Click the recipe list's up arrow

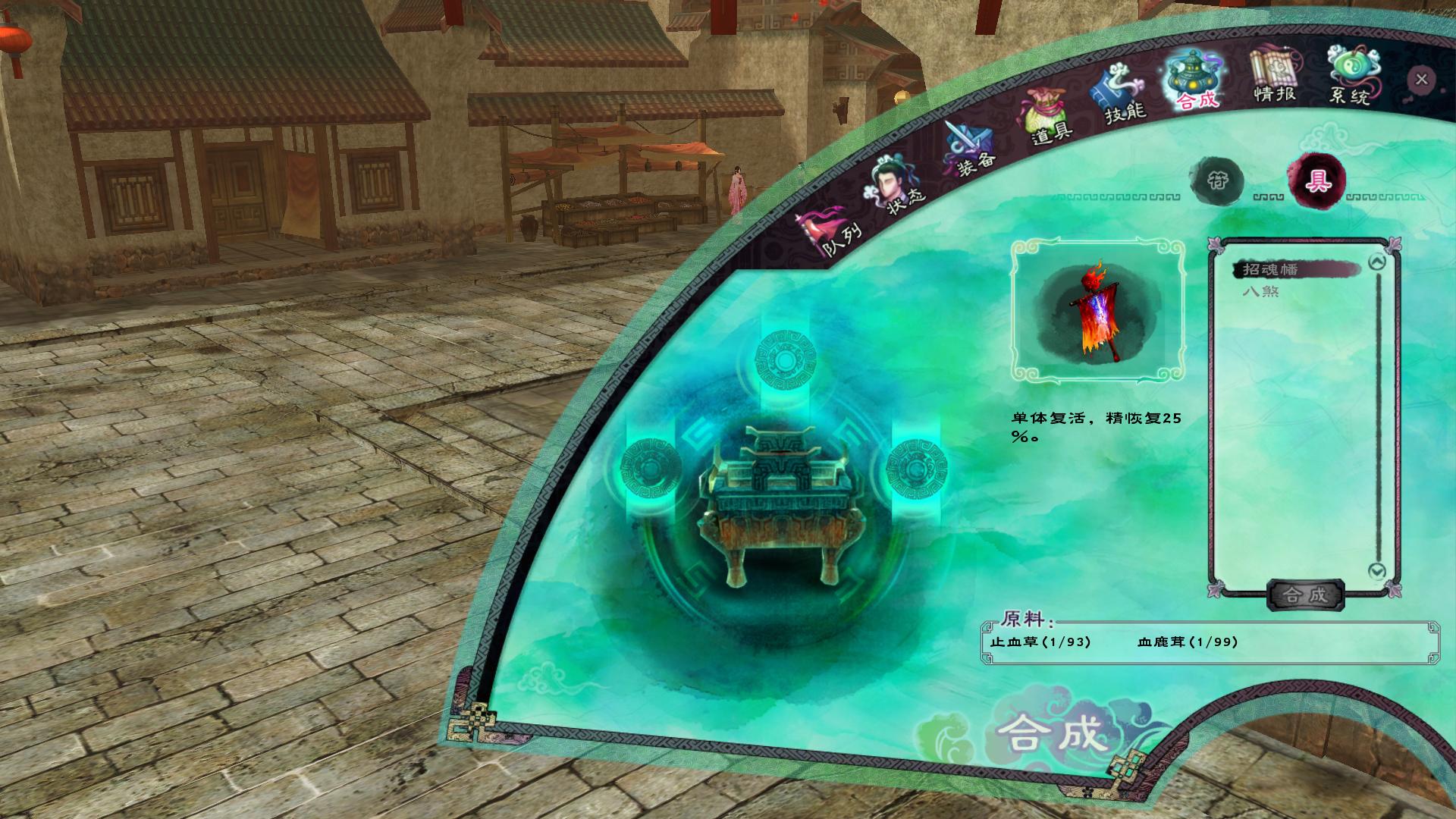[x=1376, y=263]
